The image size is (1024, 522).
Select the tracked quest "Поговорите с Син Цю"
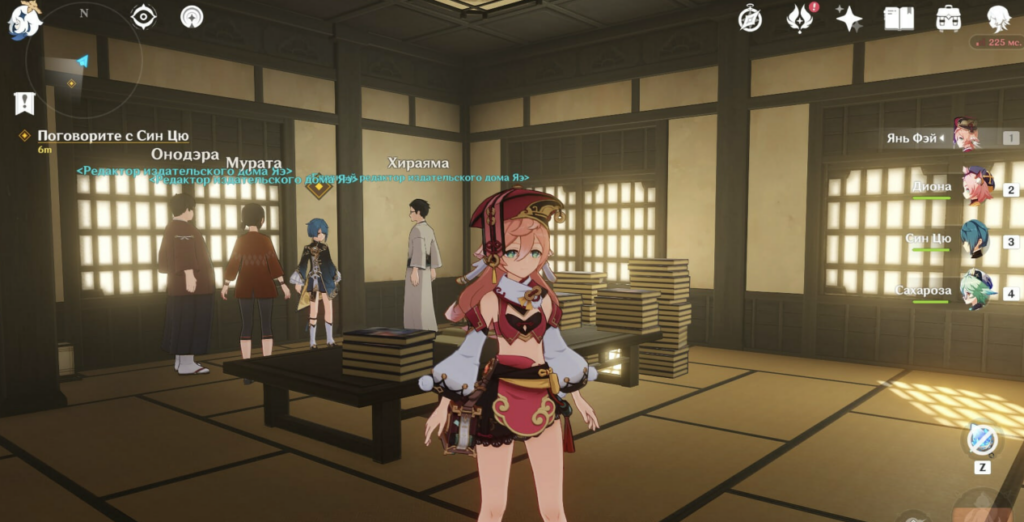click(112, 136)
